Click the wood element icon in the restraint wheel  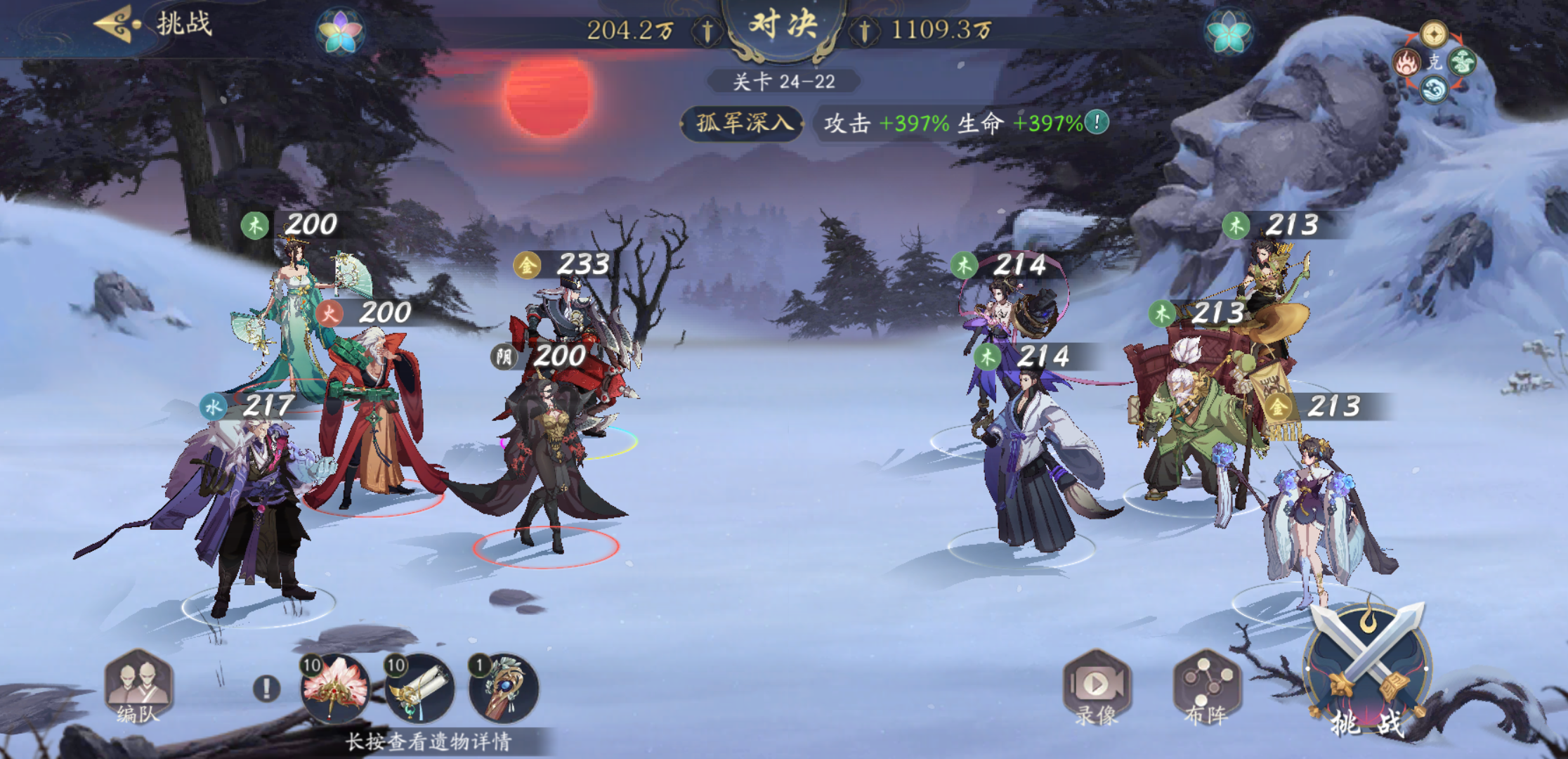(x=1463, y=61)
